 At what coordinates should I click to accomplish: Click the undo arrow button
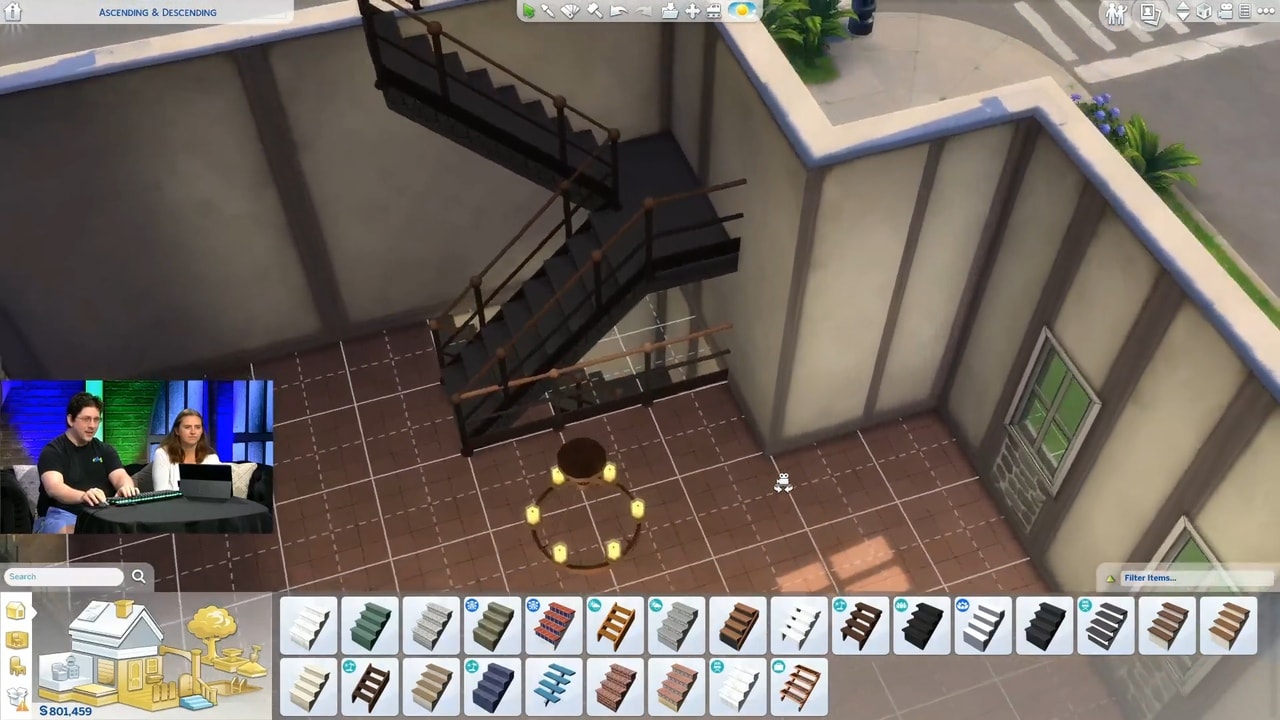point(618,11)
